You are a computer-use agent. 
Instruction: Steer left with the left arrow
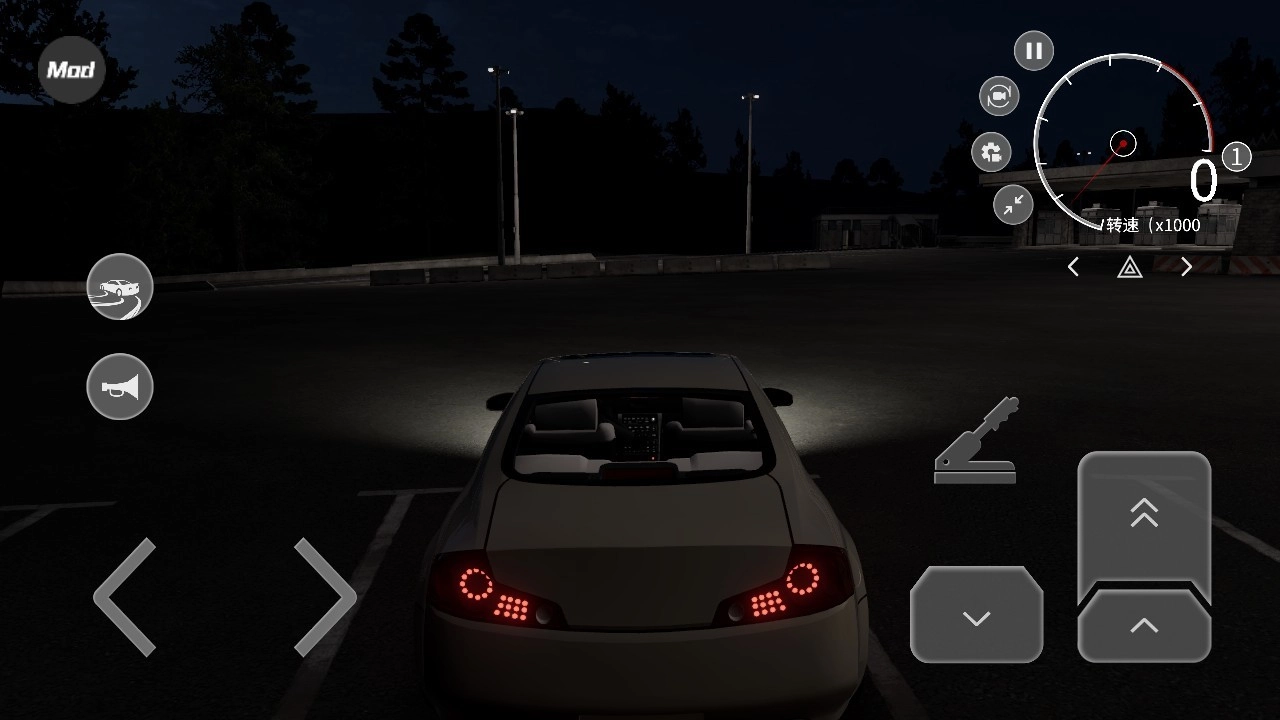126,597
